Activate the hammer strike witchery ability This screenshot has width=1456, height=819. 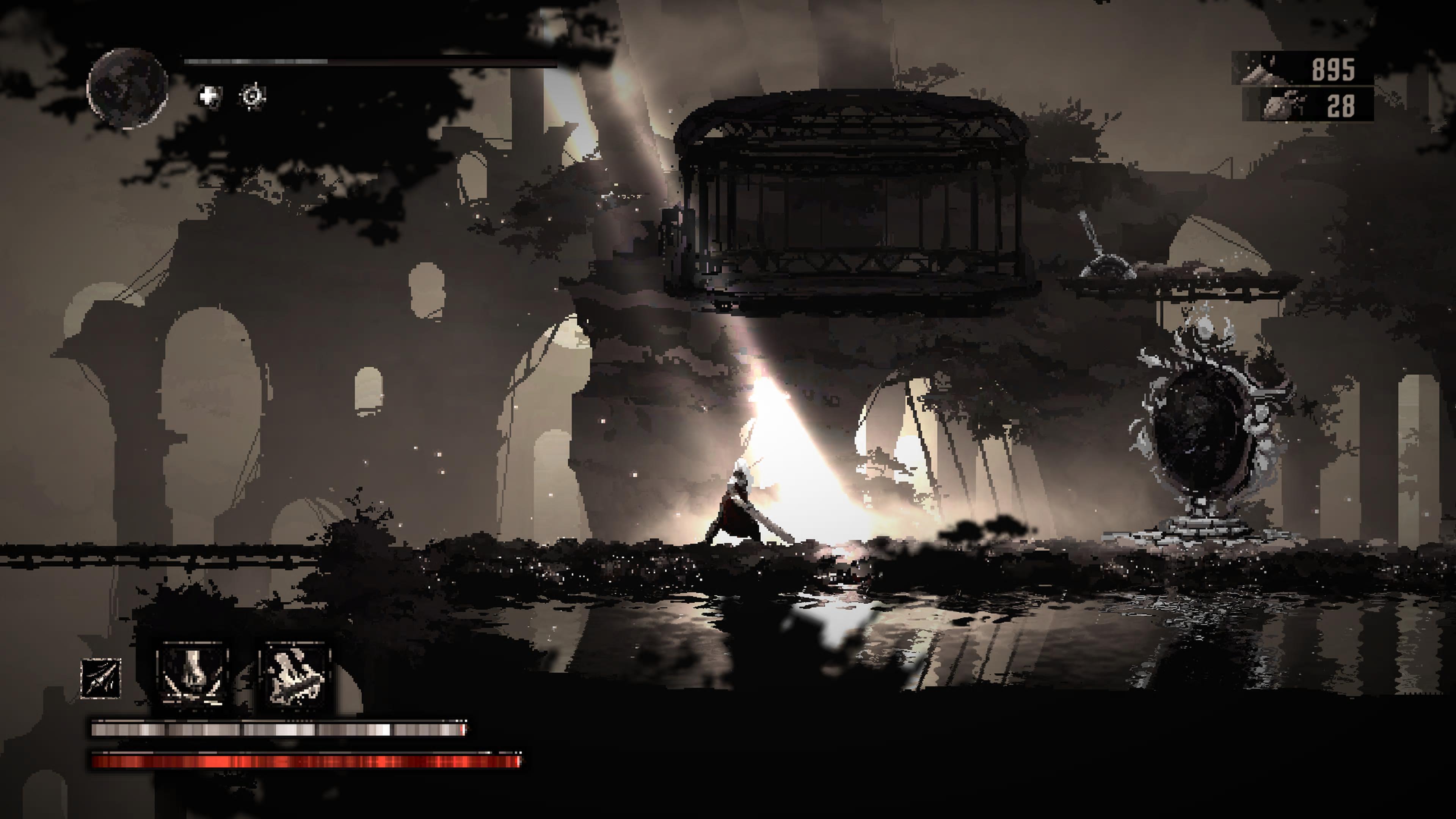coord(295,675)
